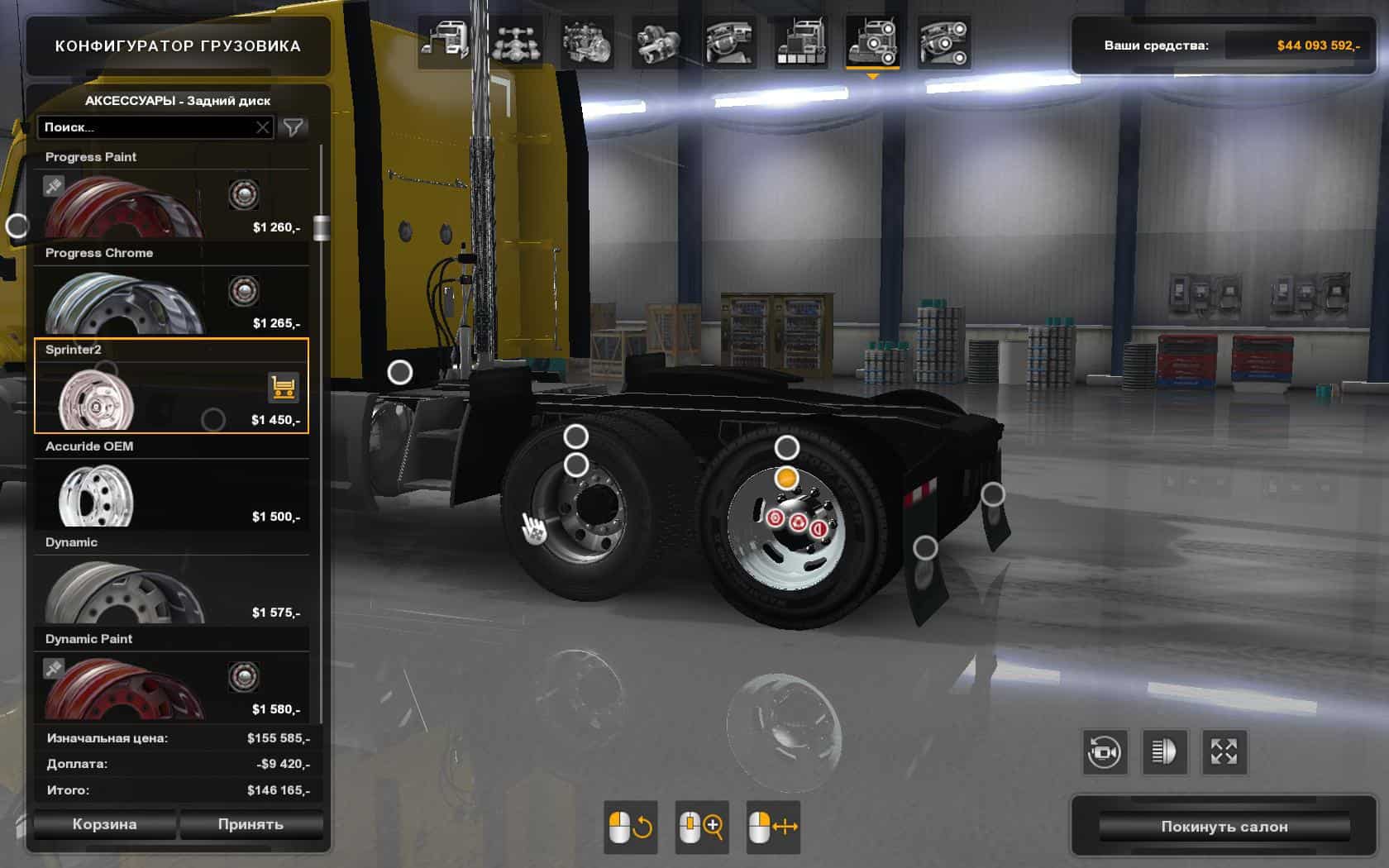Expand the rear disk category arrow under toolbar

tap(875, 75)
